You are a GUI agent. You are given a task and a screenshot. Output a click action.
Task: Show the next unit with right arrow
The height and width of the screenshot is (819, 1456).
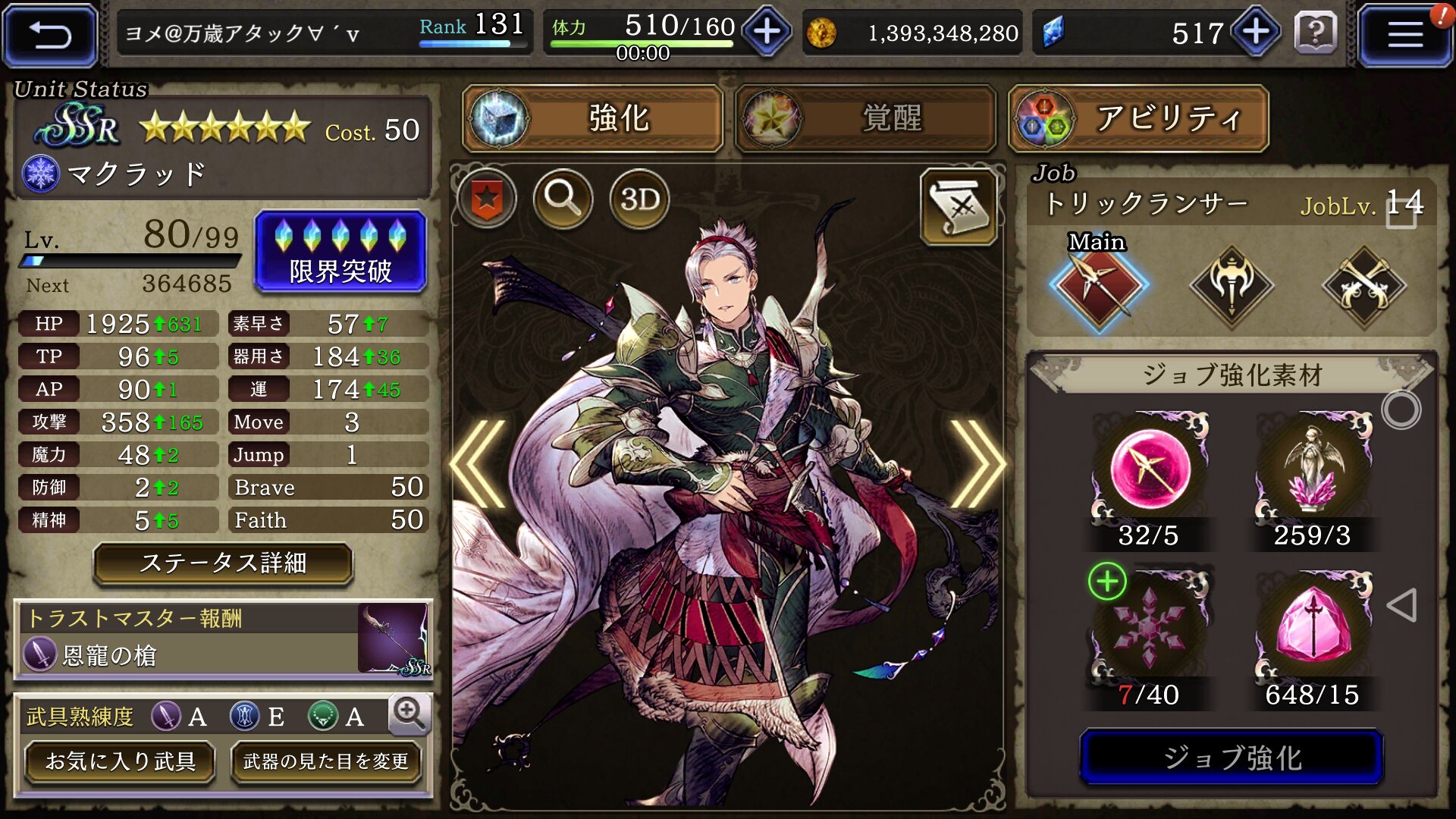tap(977, 464)
